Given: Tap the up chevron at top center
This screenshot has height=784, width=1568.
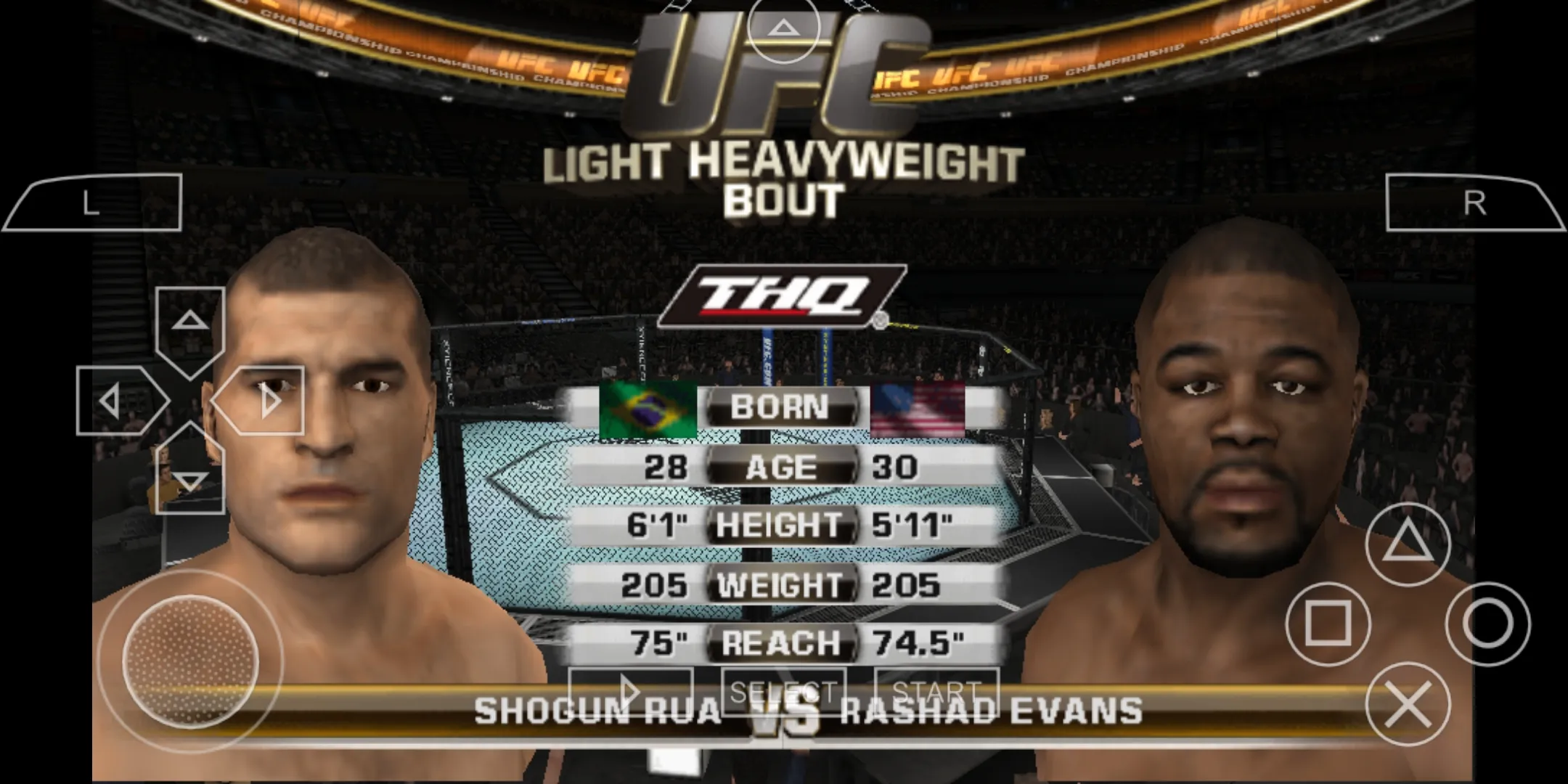Looking at the screenshot, I should coord(783,28).
